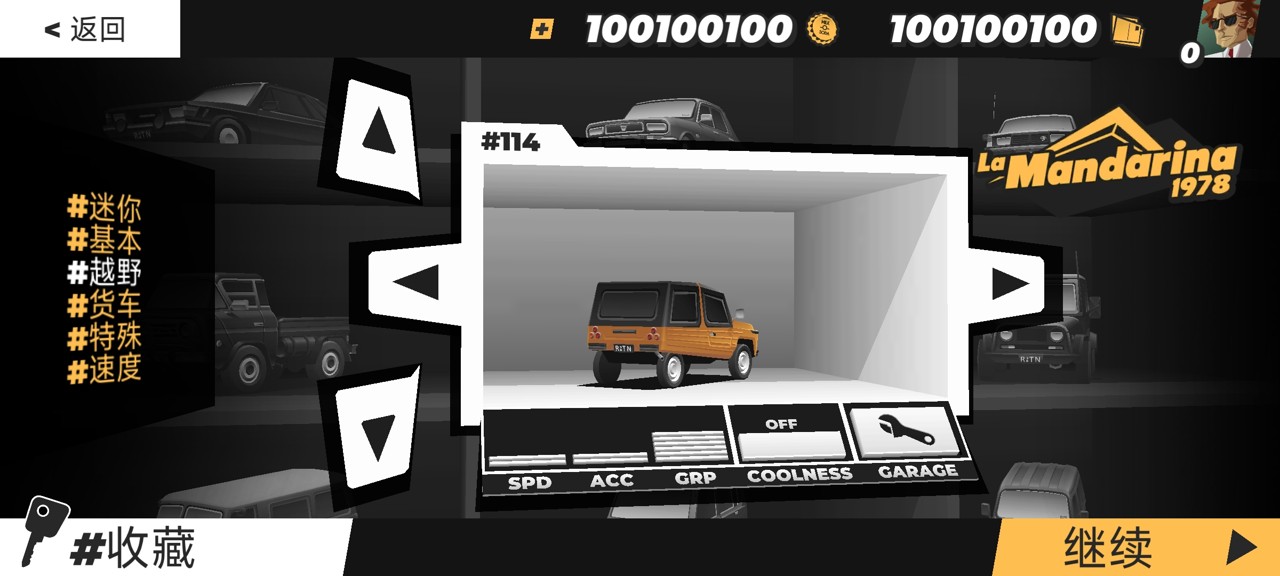Show the previous car with the left arrow
The height and width of the screenshot is (576, 1280).
[416, 283]
